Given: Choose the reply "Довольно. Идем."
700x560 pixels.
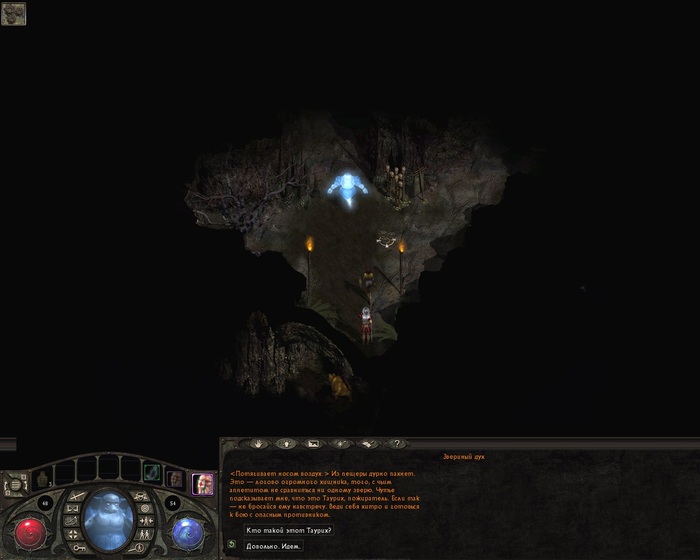Looking at the screenshot, I should [x=272, y=546].
